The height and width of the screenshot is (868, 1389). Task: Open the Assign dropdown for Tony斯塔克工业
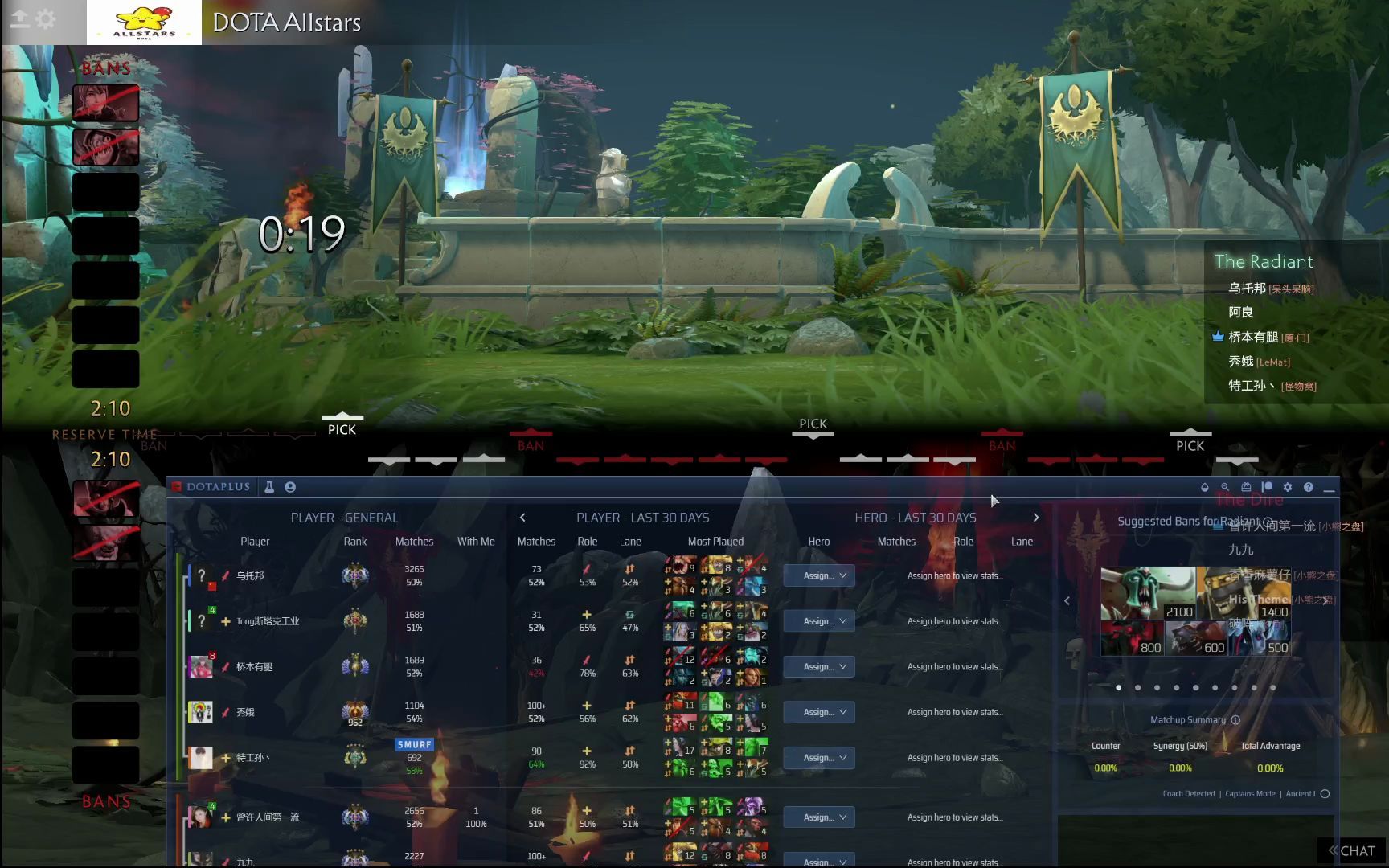pos(818,620)
